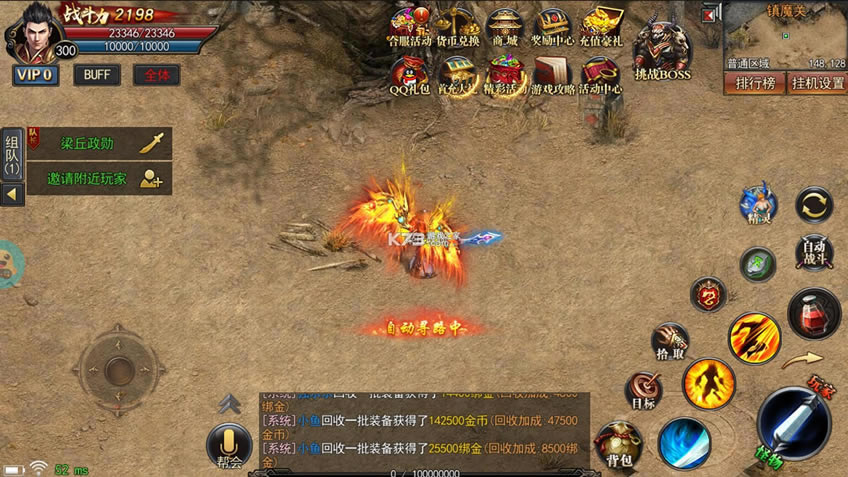Toggle 自动战斗 auto battle
The width and height of the screenshot is (848, 477).
(815, 253)
